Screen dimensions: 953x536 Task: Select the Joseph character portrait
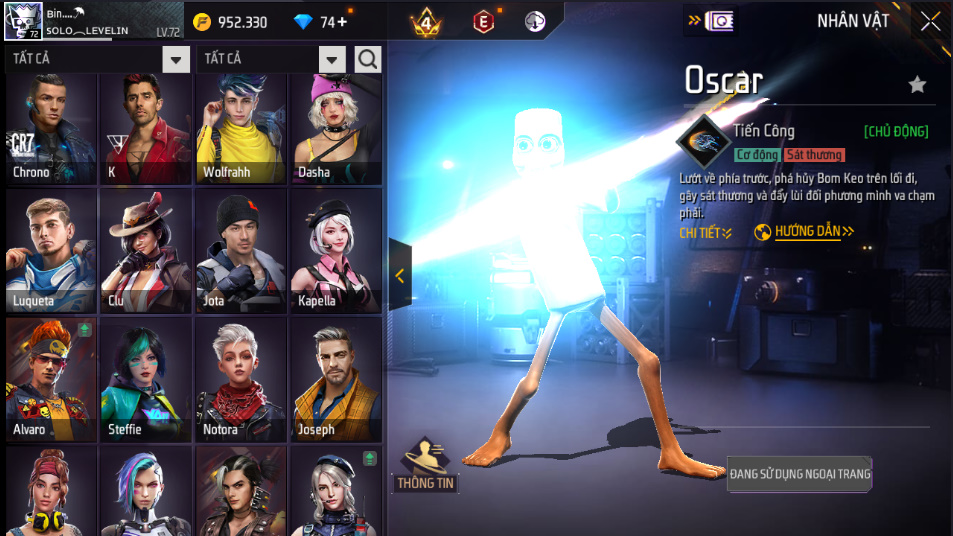335,379
